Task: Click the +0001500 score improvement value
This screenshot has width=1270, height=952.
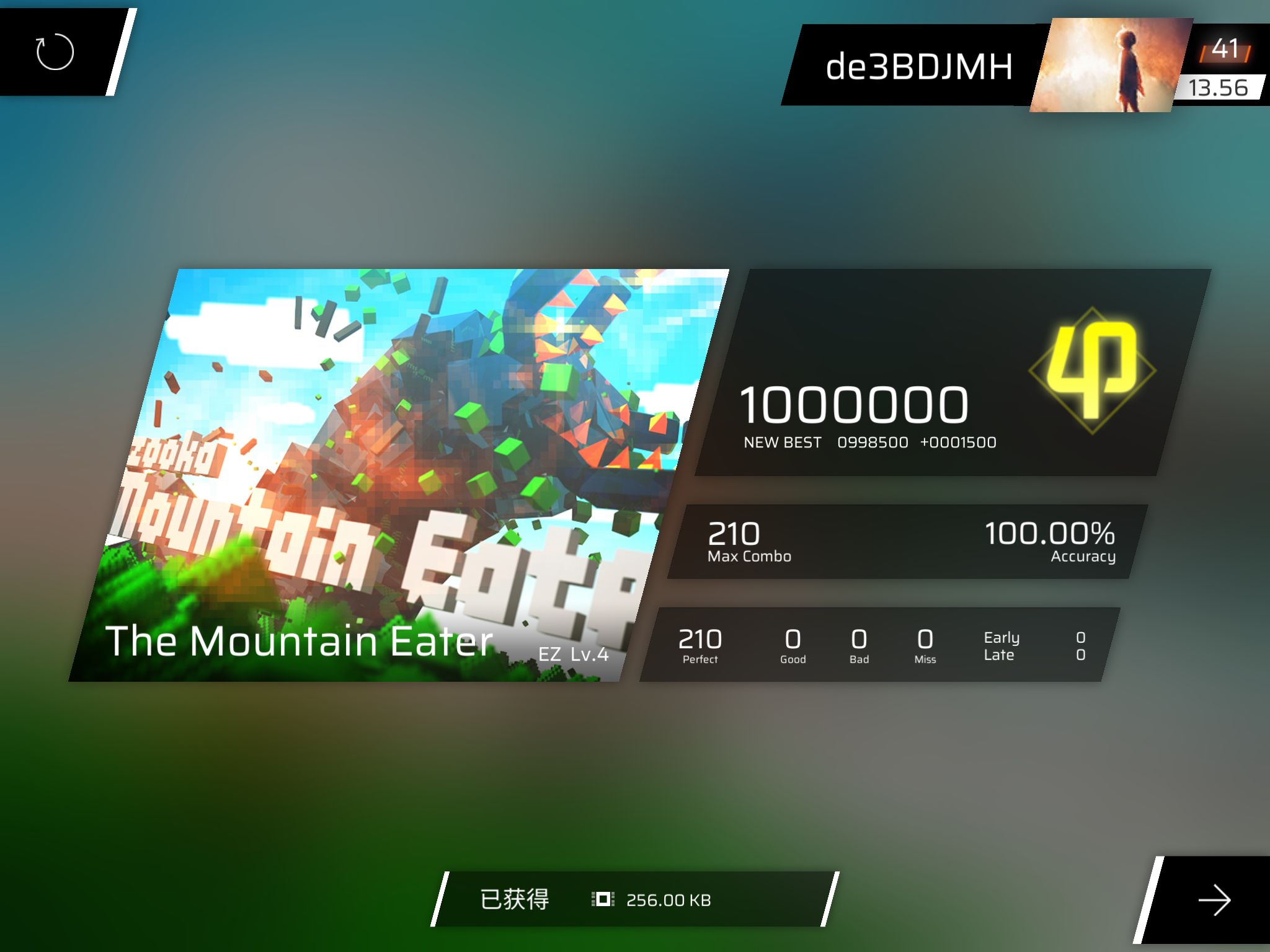Action: pos(957,442)
